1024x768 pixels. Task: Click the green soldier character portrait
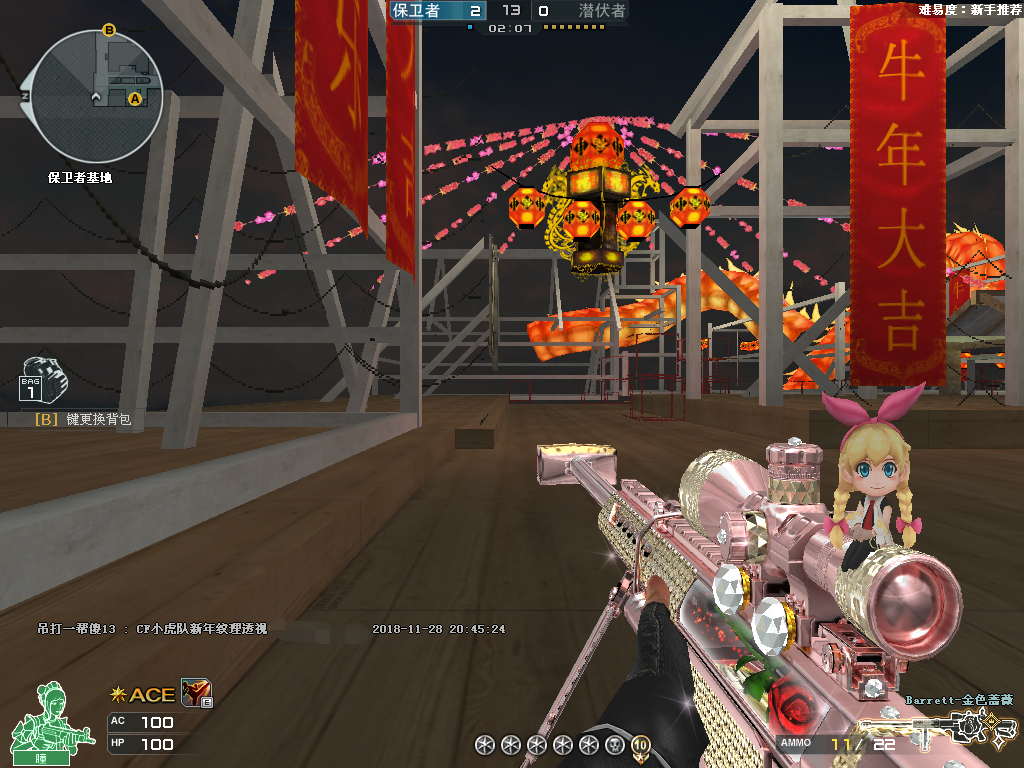pos(41,721)
